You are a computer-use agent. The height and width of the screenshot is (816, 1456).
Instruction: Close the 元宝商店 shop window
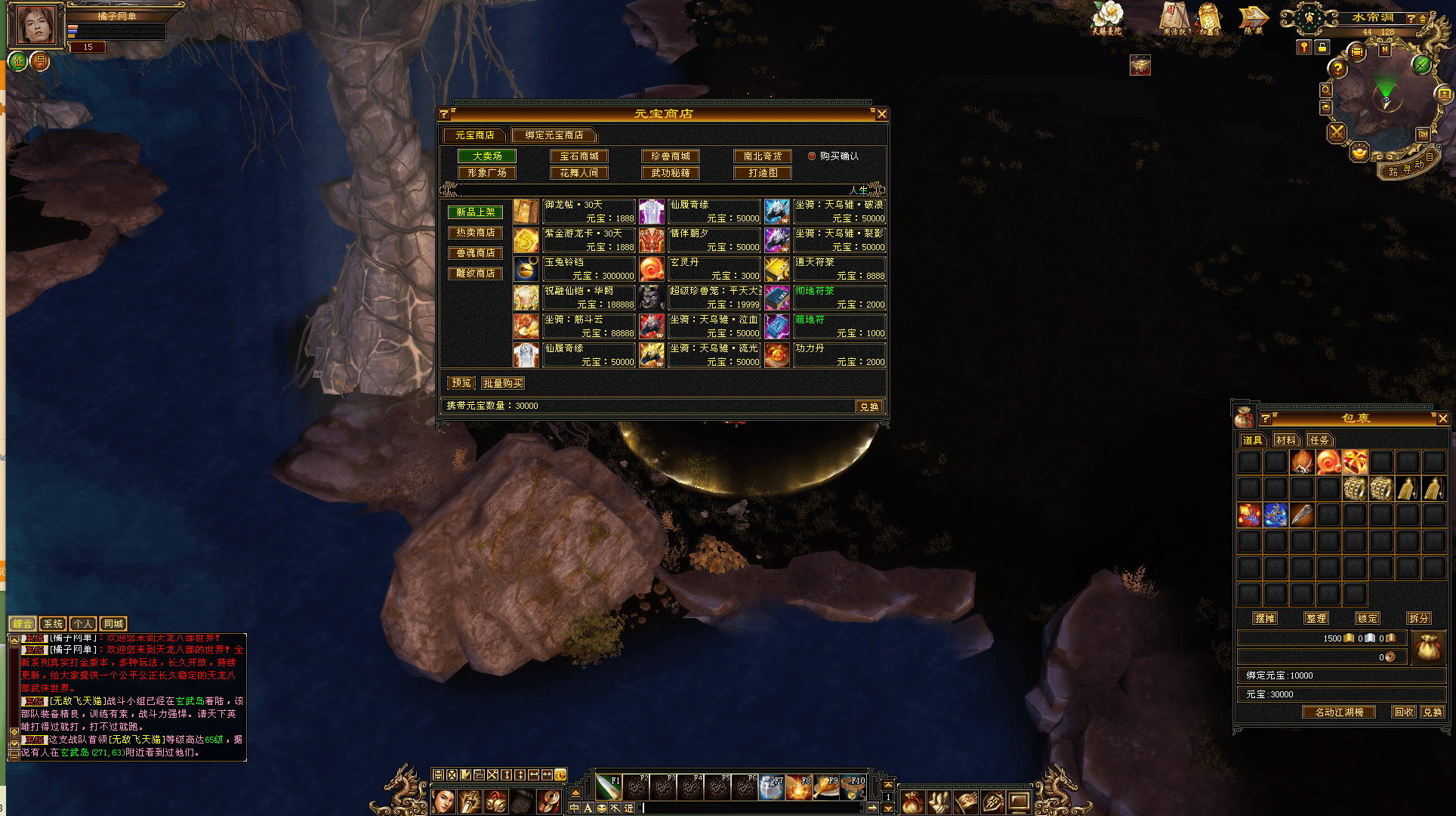[881, 114]
